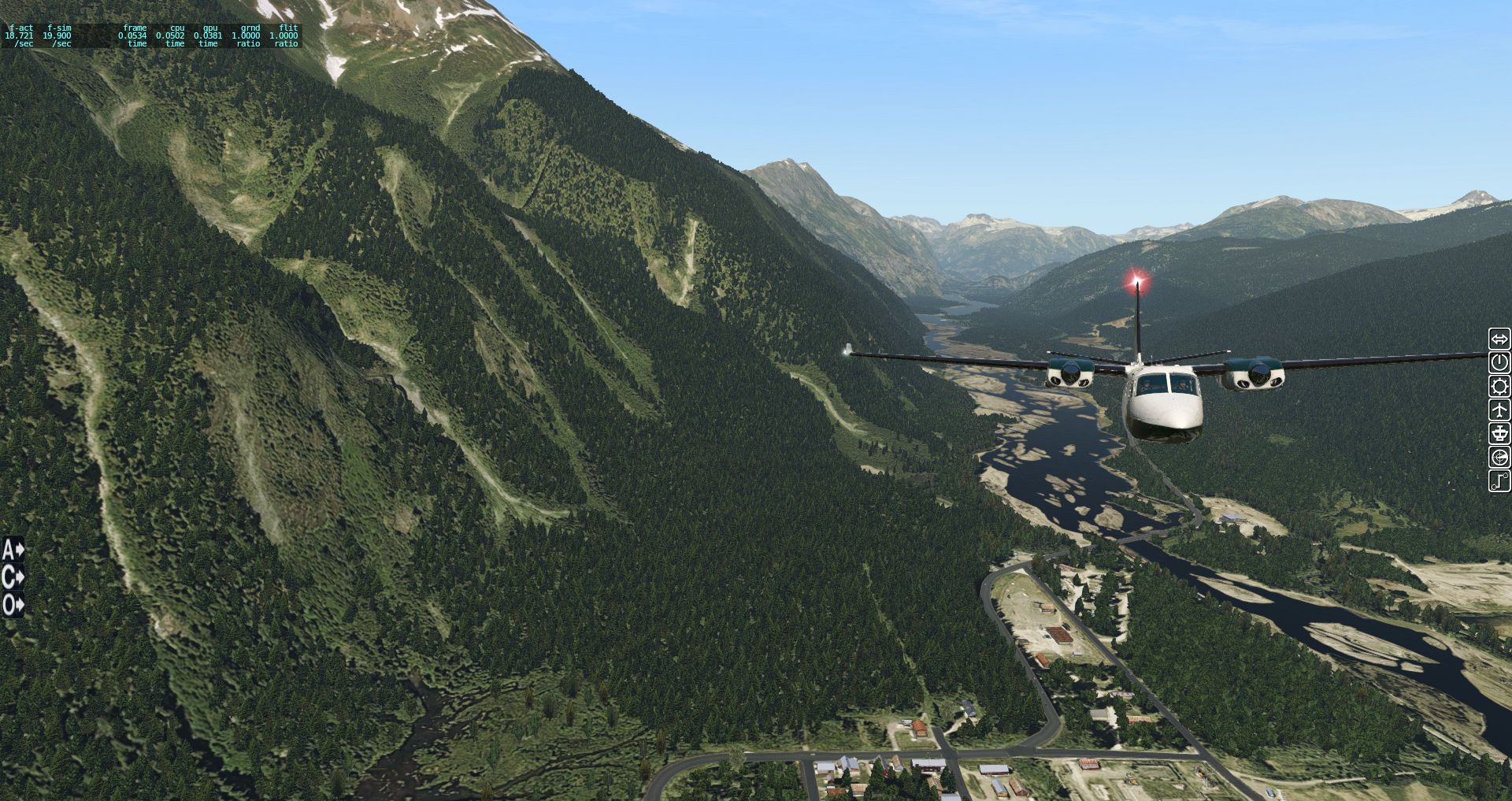Viewport: 1512px width, 801px height.
Task: Open the route path icon
Action: click(1499, 481)
